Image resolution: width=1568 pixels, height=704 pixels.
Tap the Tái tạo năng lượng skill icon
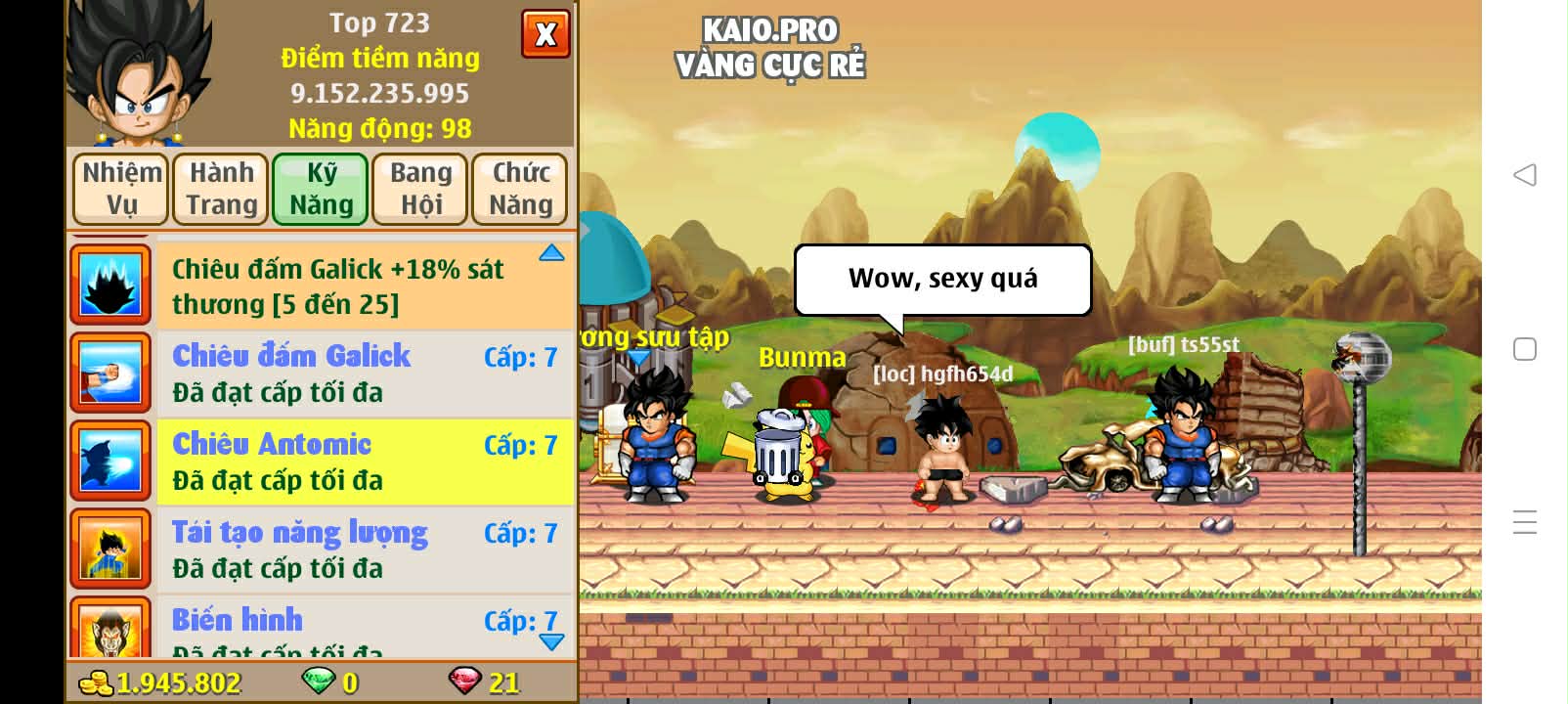click(x=110, y=549)
